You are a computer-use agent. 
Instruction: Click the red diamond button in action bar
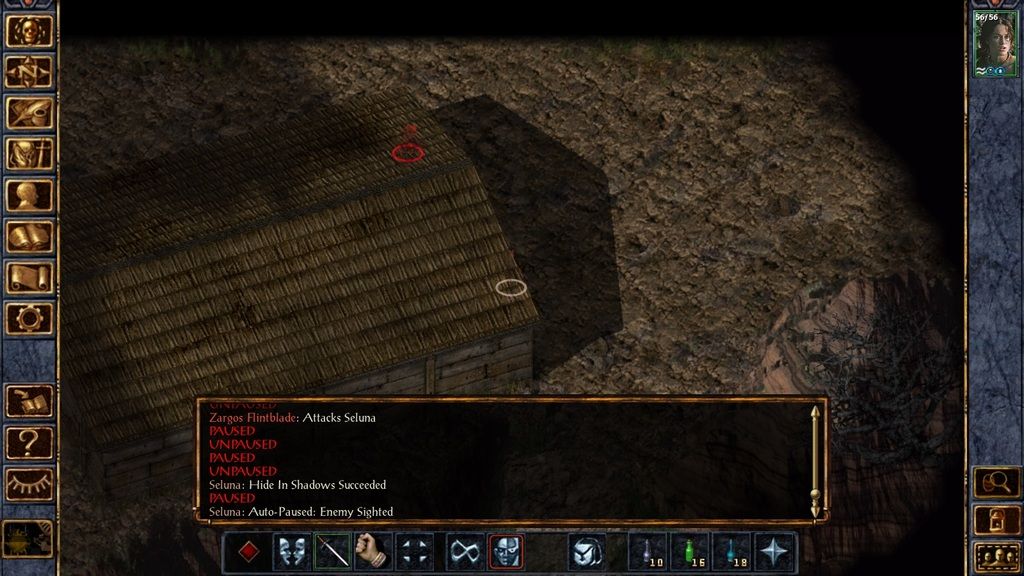250,551
